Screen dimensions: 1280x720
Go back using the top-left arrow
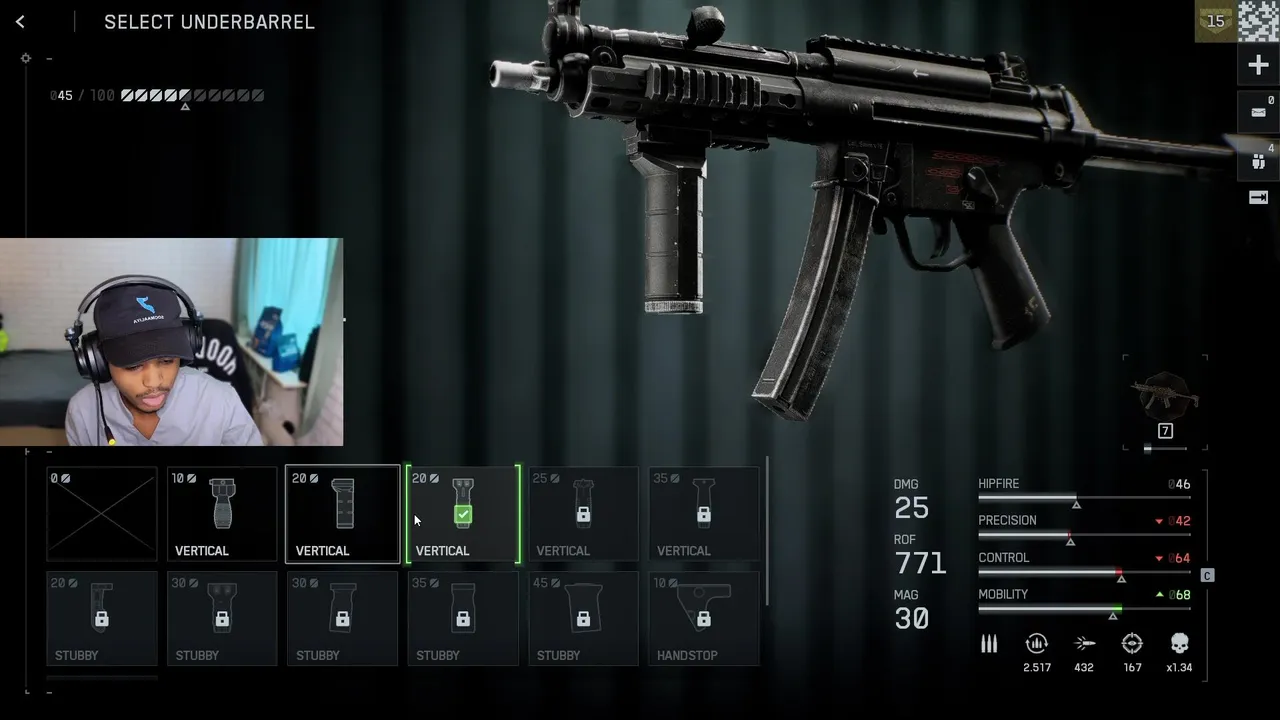coord(20,22)
